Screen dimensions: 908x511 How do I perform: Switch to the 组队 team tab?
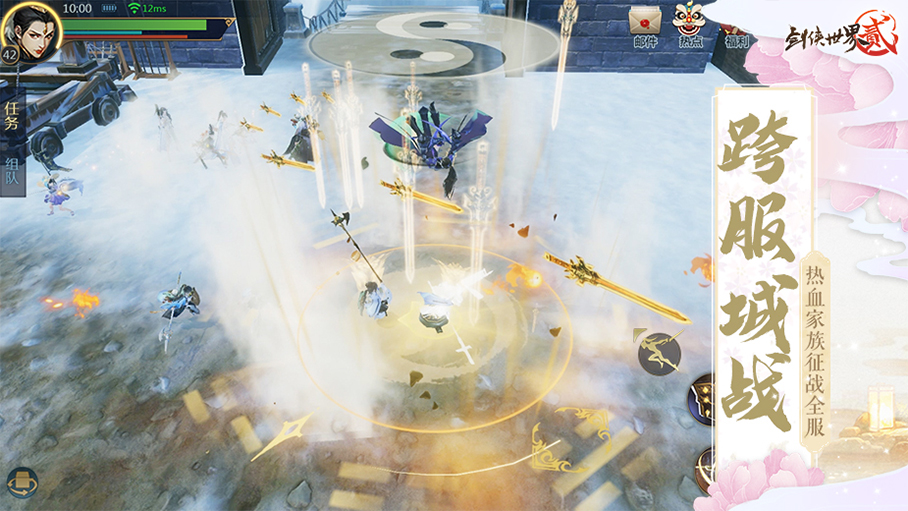(12, 176)
